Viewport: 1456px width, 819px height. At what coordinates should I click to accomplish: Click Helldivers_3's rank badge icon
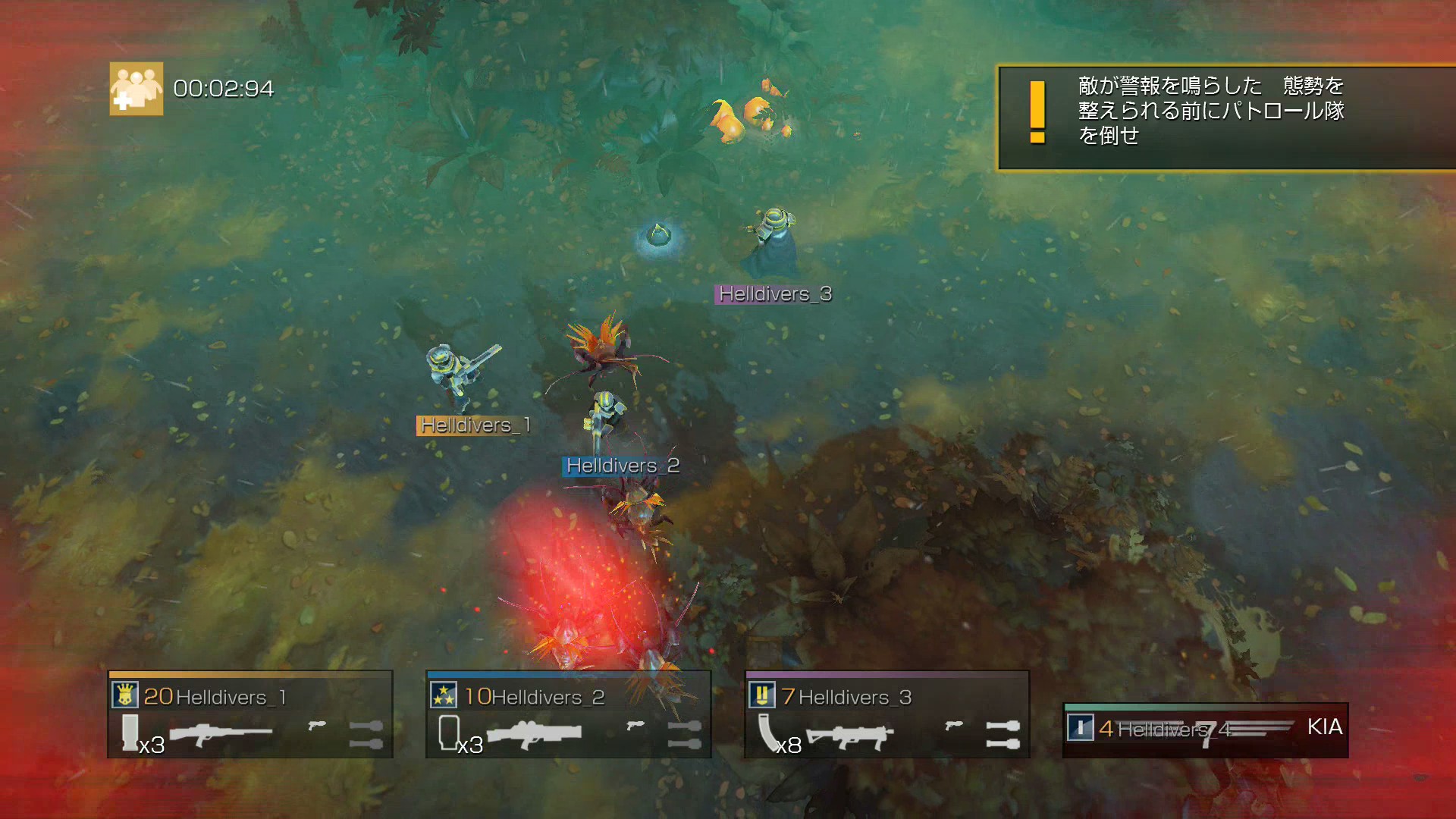coord(762,695)
